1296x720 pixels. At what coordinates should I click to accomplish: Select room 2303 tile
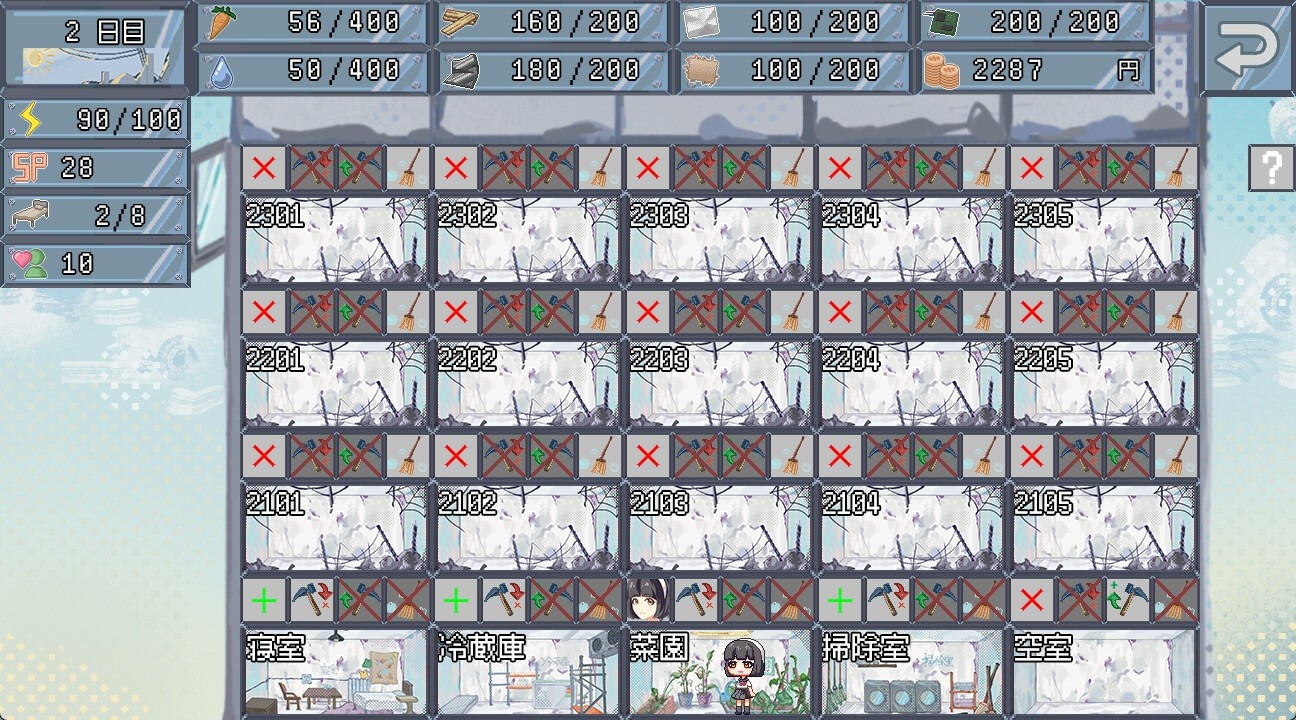720,240
